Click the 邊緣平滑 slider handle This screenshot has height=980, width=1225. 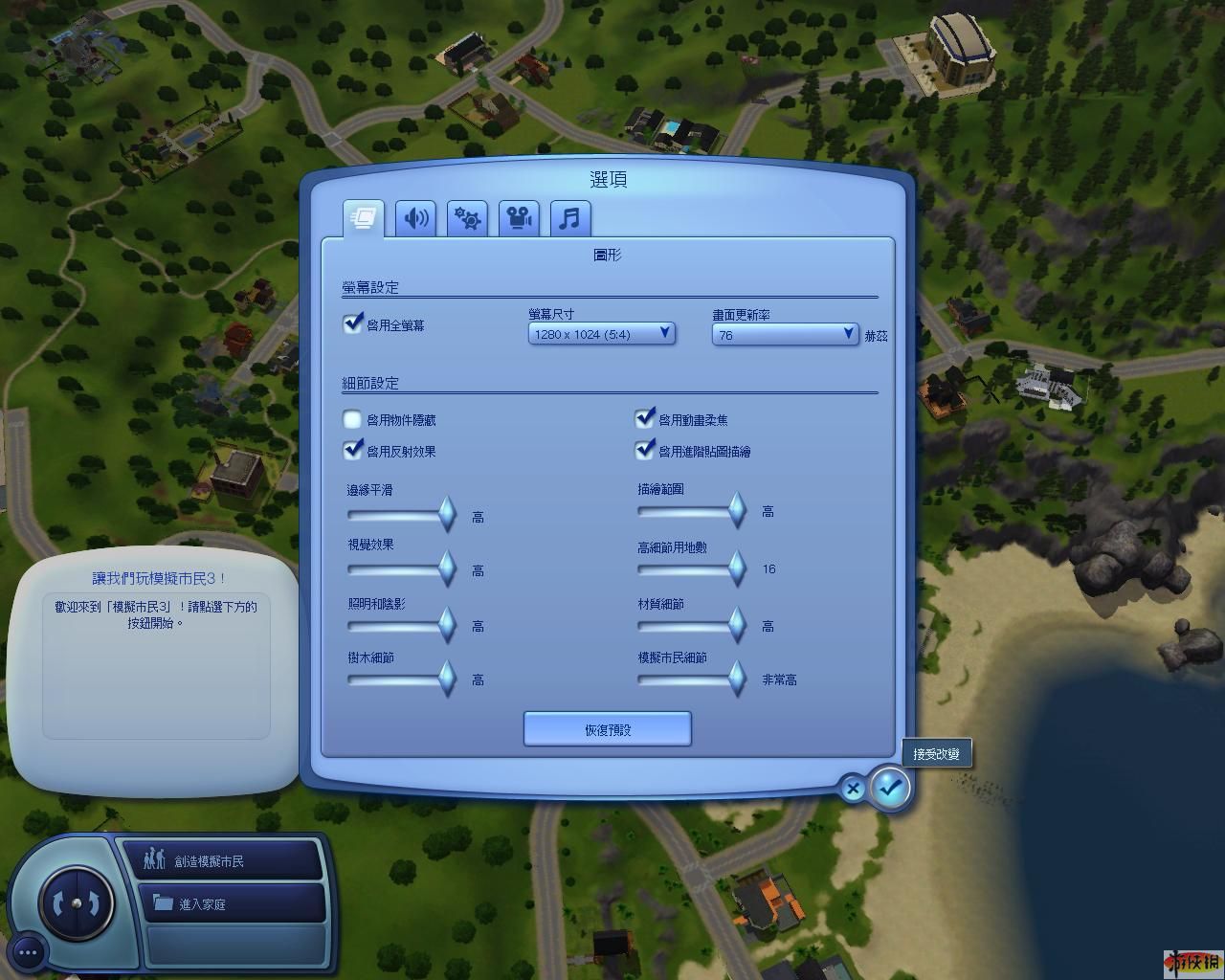click(x=447, y=514)
